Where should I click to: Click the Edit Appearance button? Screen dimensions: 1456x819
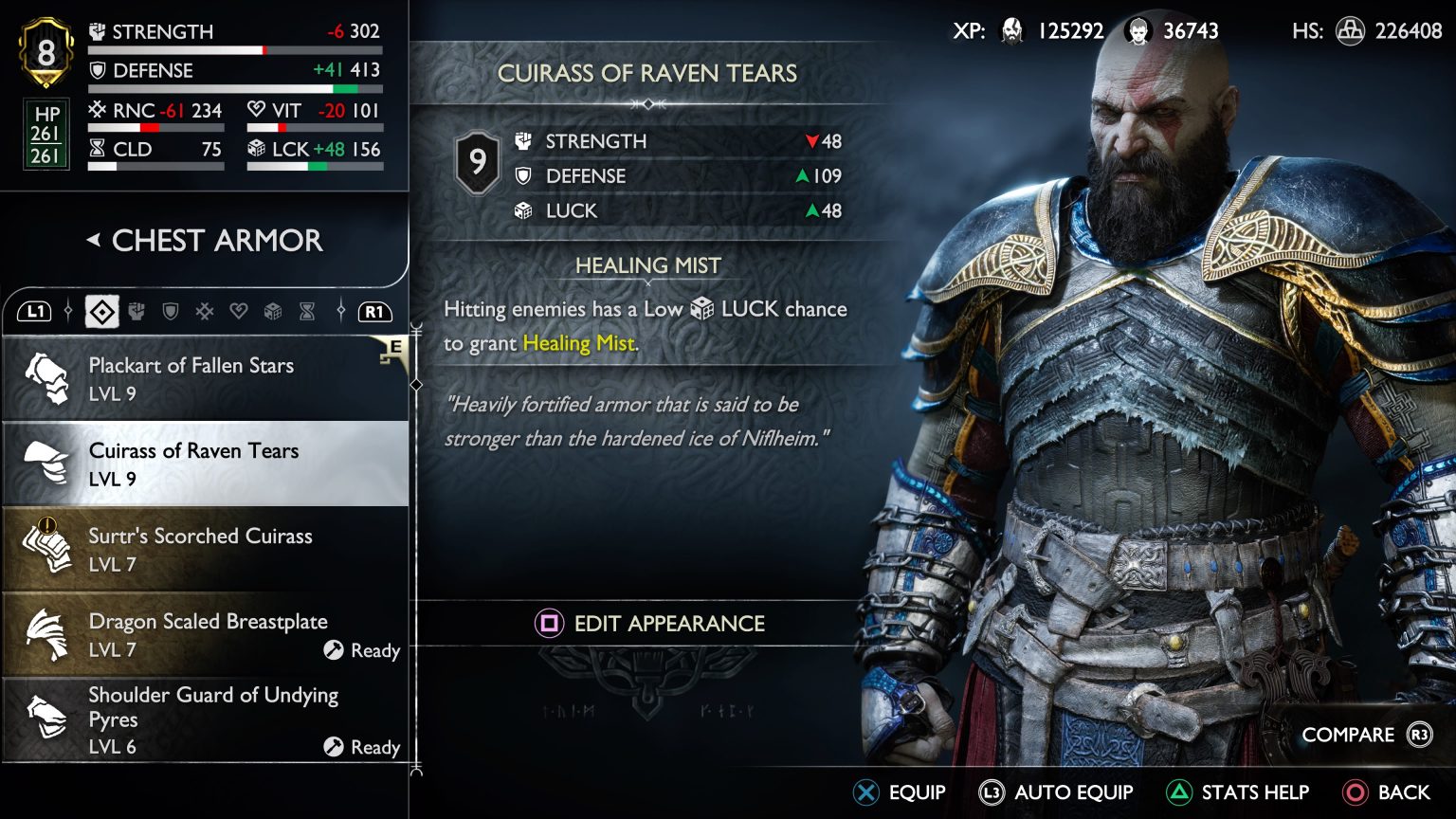click(648, 624)
